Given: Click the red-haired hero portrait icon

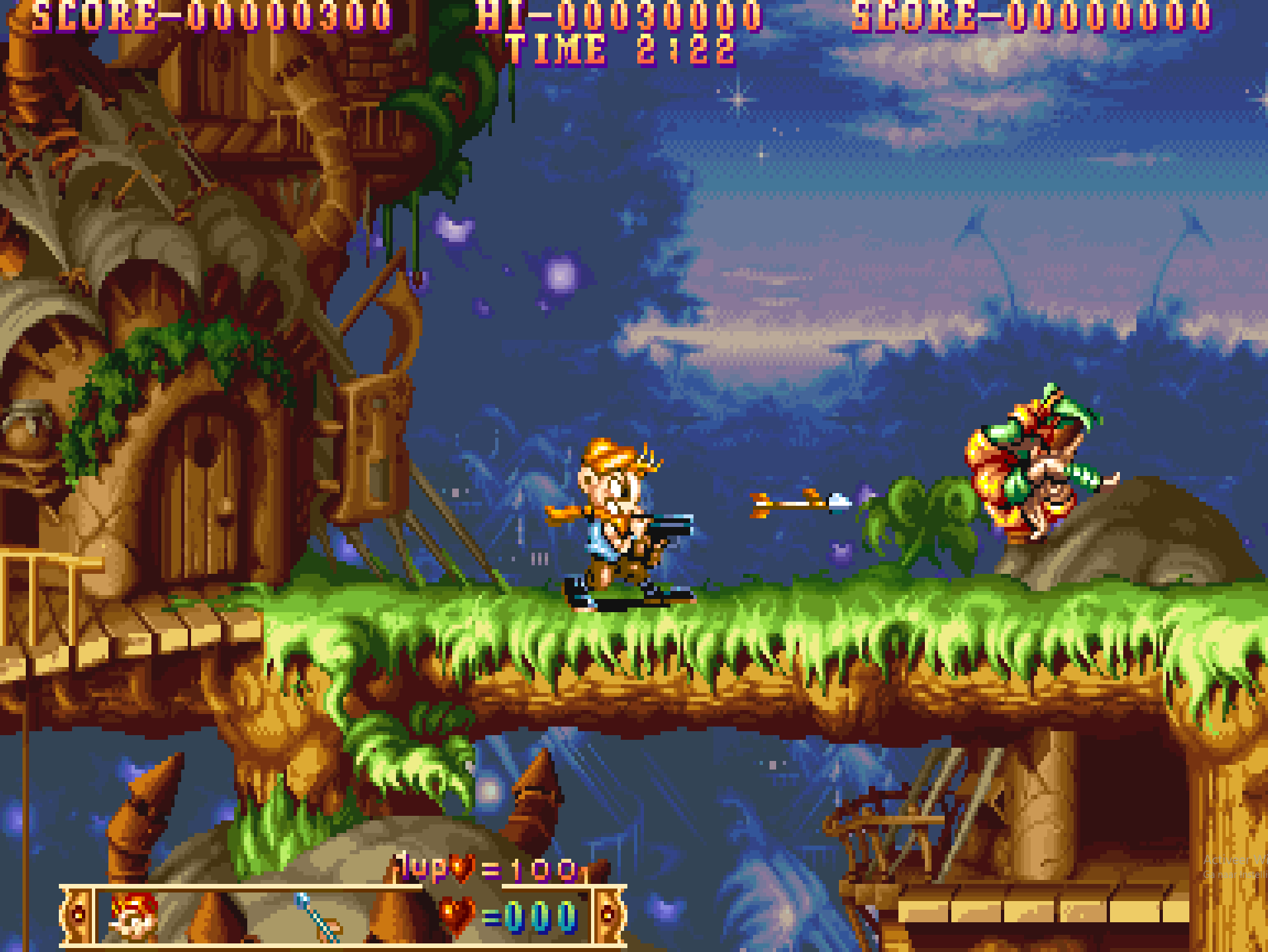Looking at the screenshot, I should click(134, 914).
